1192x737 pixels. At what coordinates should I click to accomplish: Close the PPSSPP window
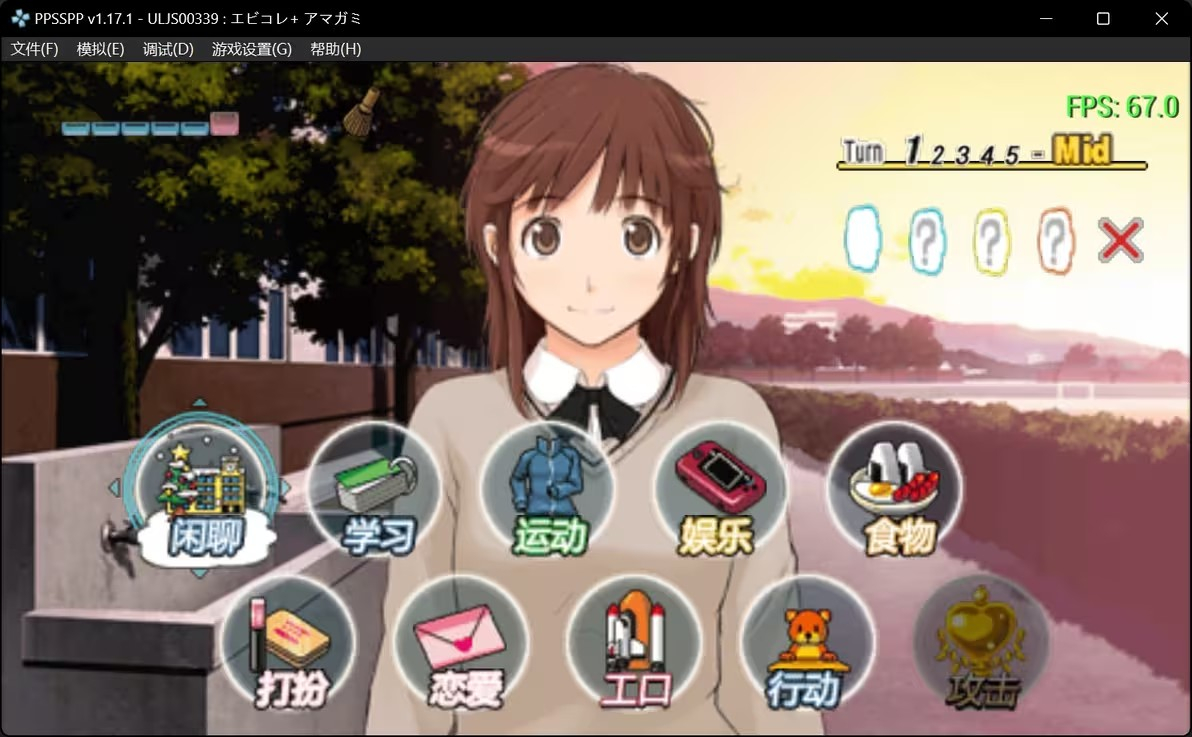(x=1161, y=18)
